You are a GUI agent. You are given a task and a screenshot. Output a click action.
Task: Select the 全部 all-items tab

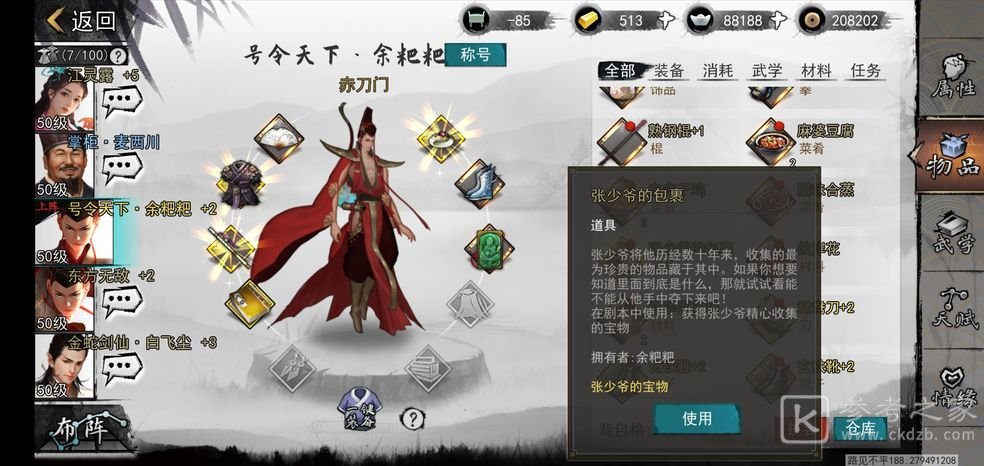tap(619, 70)
